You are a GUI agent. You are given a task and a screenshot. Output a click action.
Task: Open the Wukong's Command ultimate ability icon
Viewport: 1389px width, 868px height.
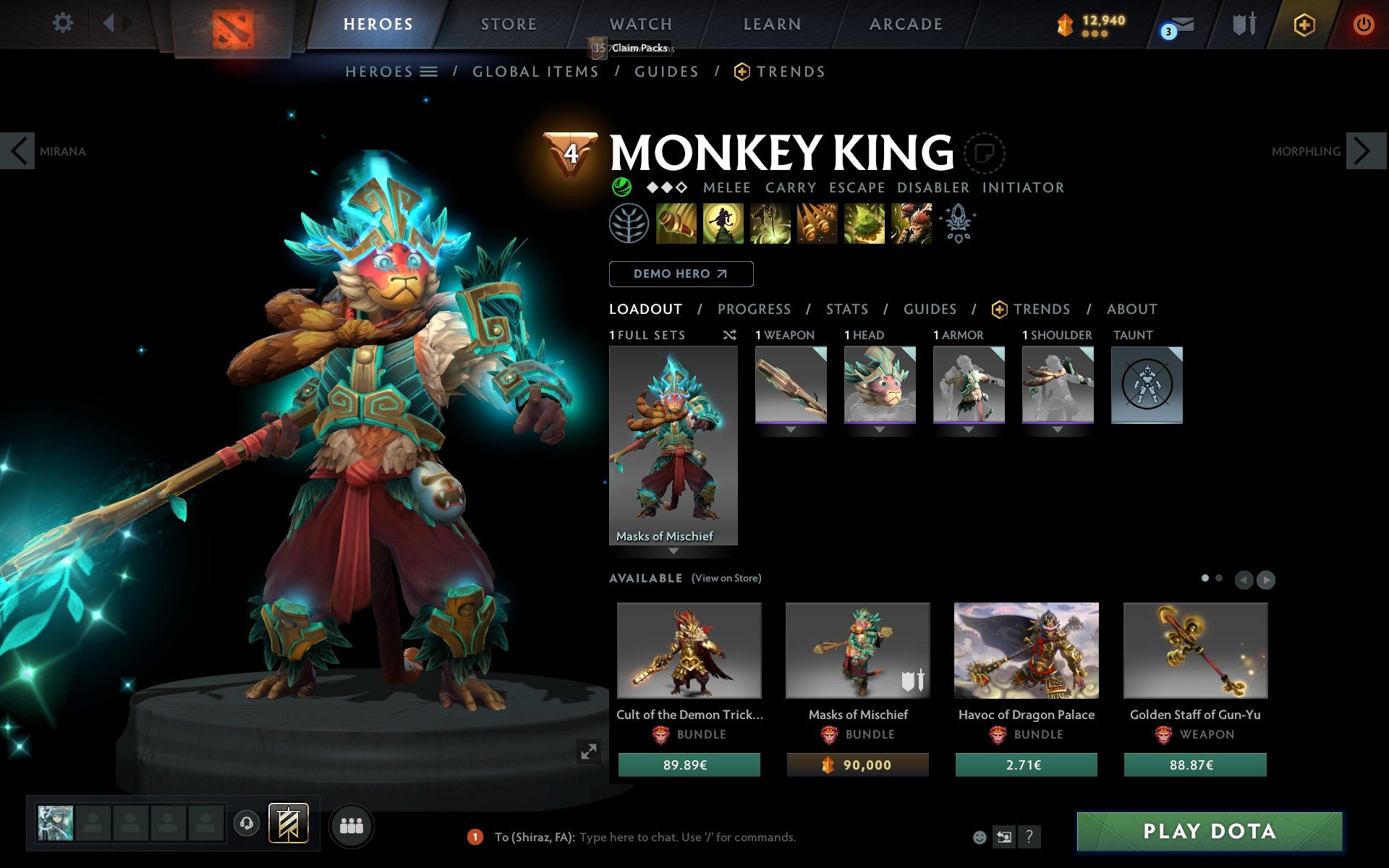tap(911, 224)
